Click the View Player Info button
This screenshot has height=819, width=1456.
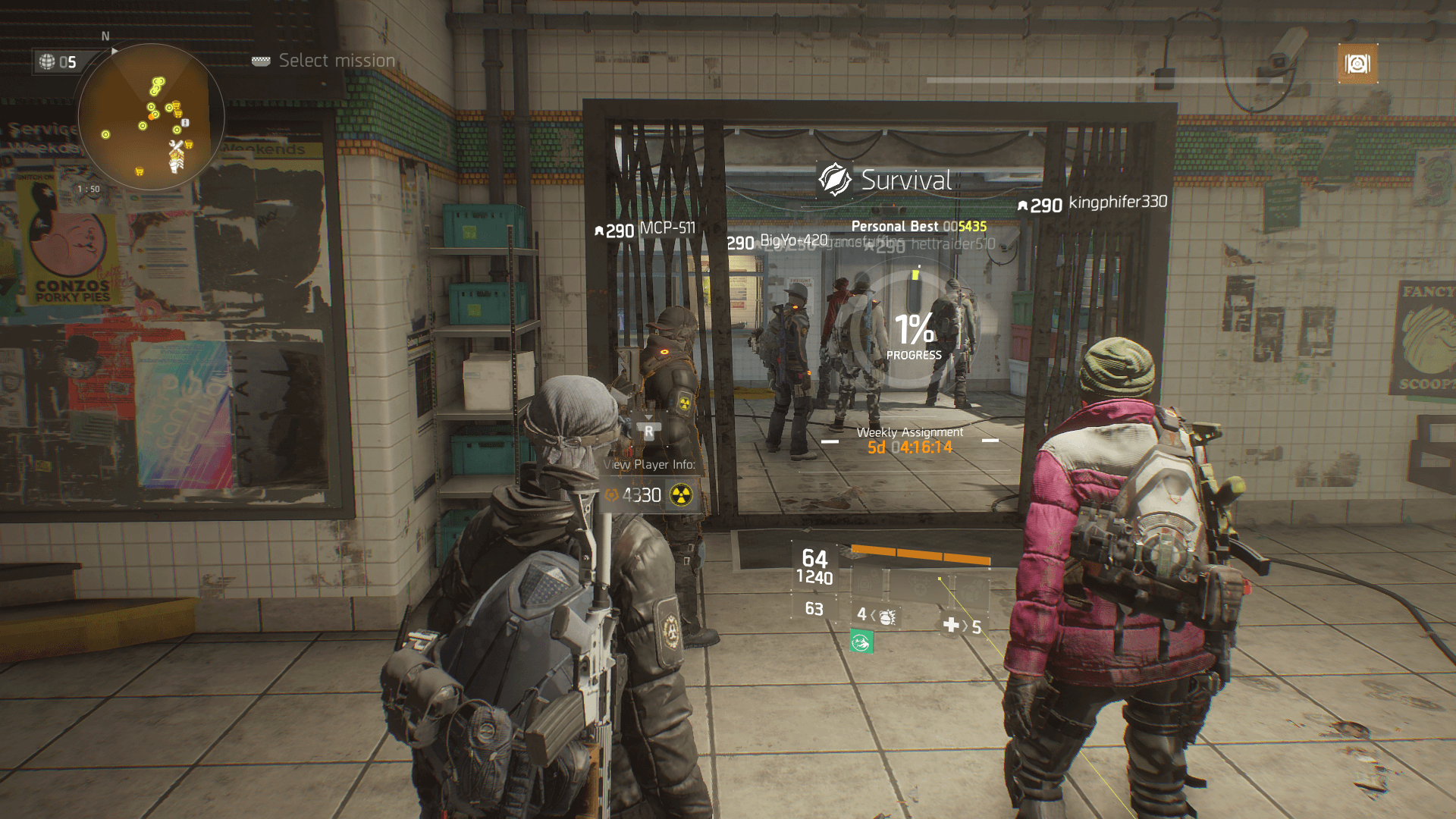(x=649, y=463)
